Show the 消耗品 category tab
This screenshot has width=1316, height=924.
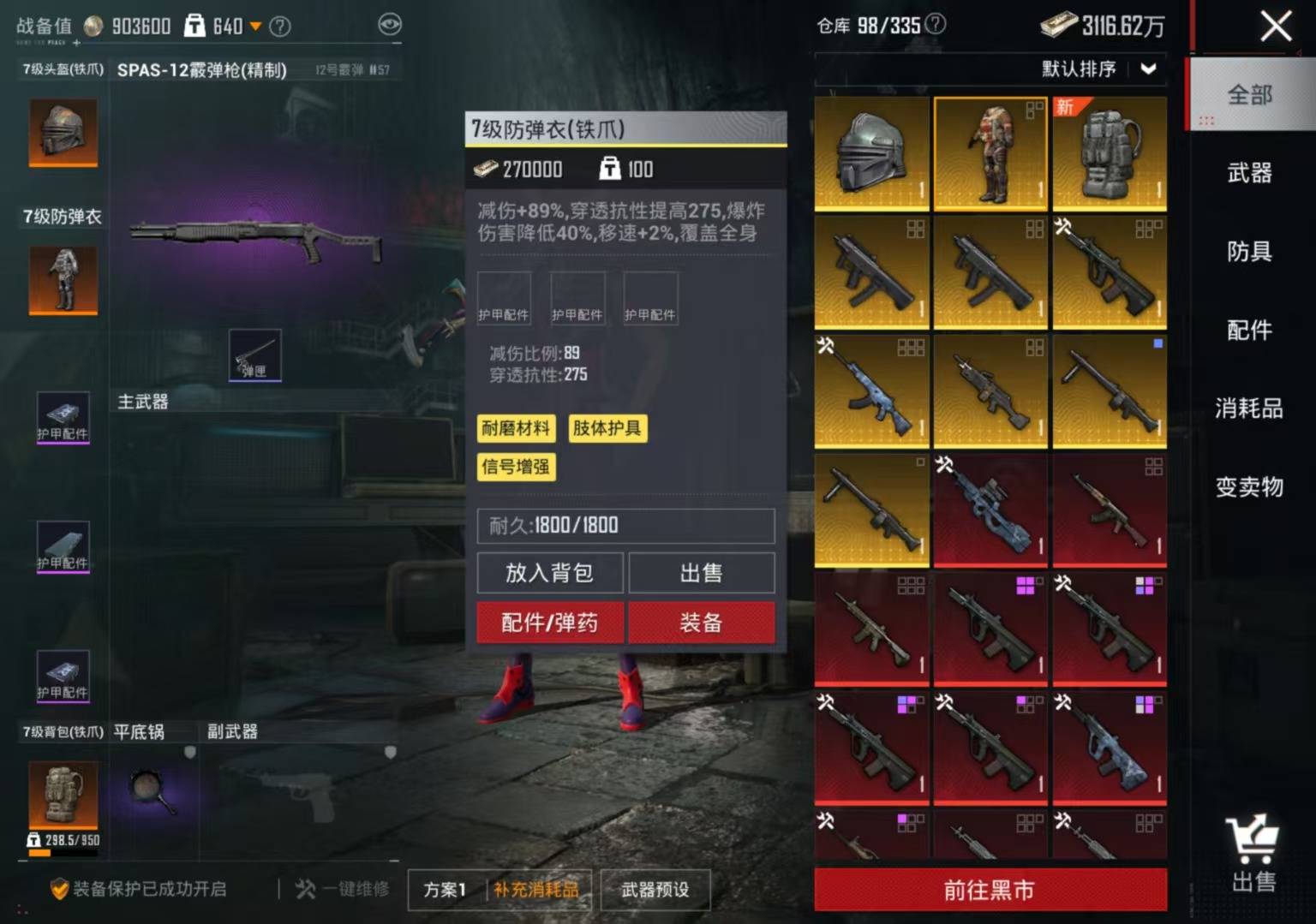click(x=1249, y=408)
